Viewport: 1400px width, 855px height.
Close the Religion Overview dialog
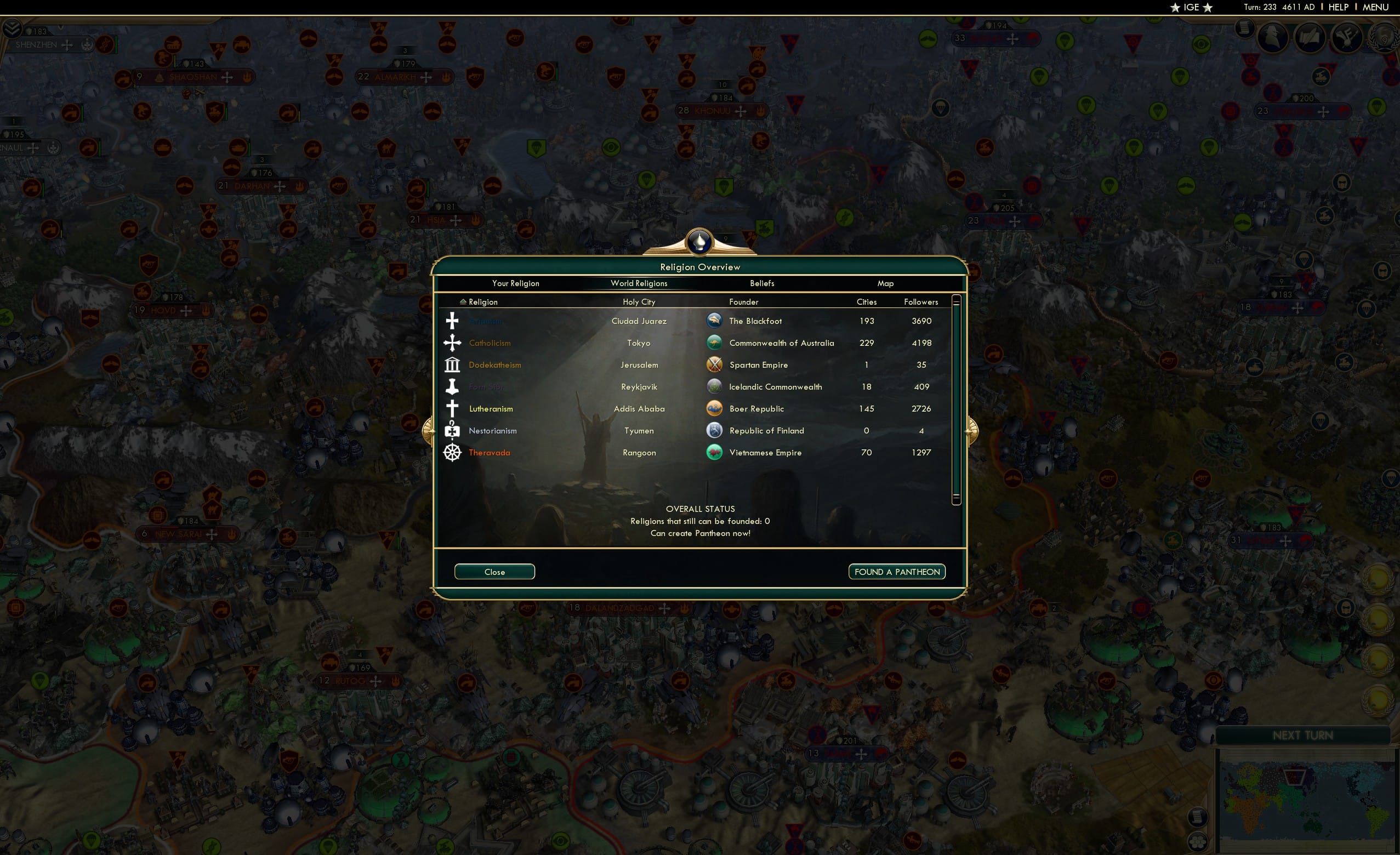[494, 572]
